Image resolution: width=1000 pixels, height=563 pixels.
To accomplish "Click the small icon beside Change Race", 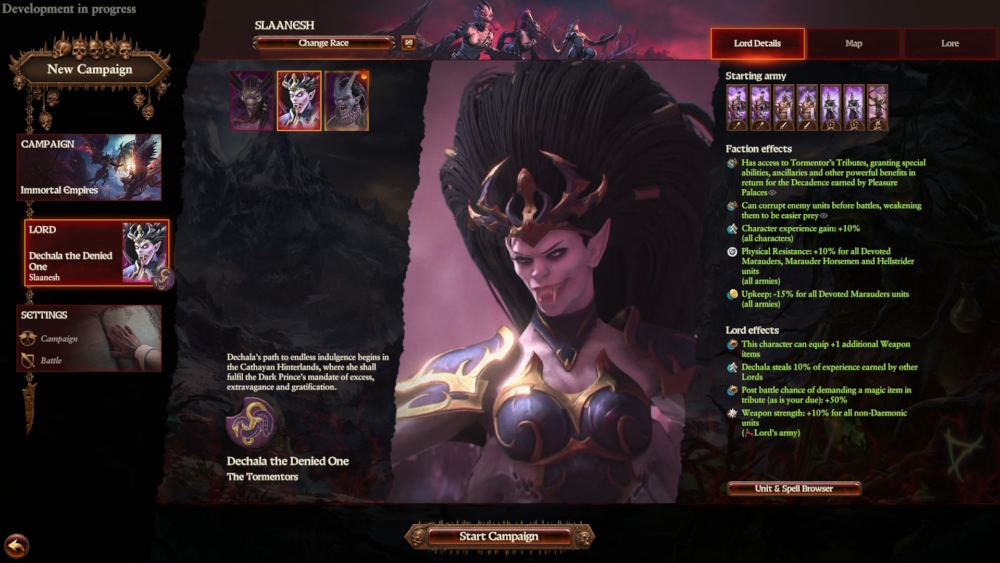I will pos(408,43).
